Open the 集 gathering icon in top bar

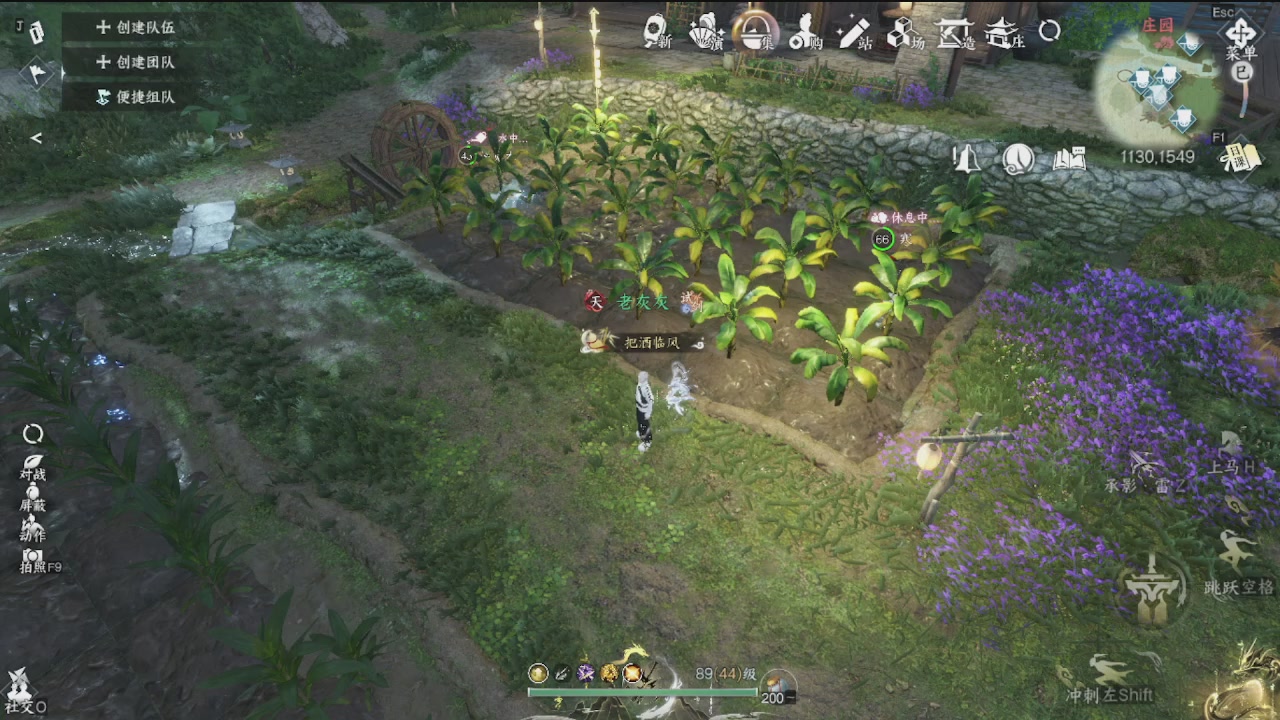click(x=753, y=32)
